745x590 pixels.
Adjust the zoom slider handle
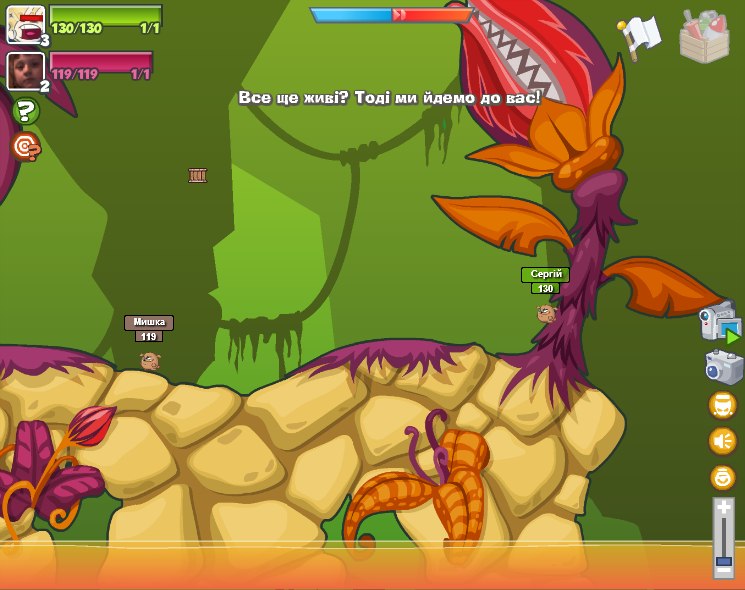point(723,564)
